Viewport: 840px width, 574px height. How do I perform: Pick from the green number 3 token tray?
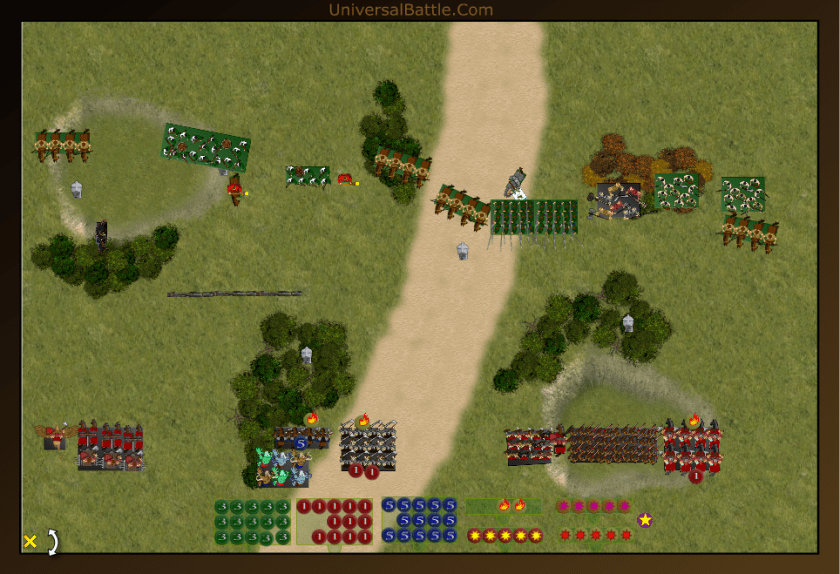tap(252, 522)
